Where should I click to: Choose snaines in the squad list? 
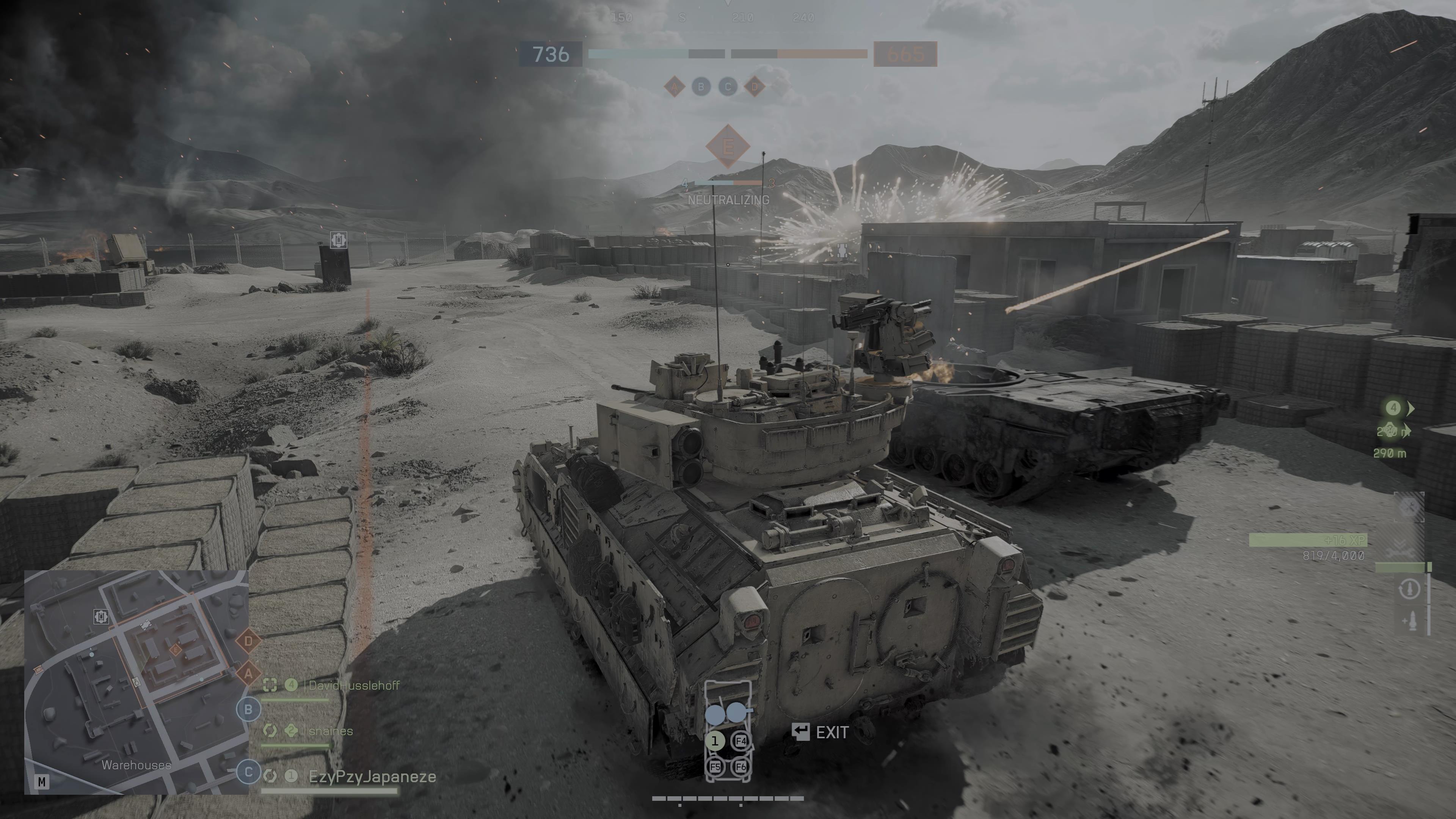click(331, 731)
